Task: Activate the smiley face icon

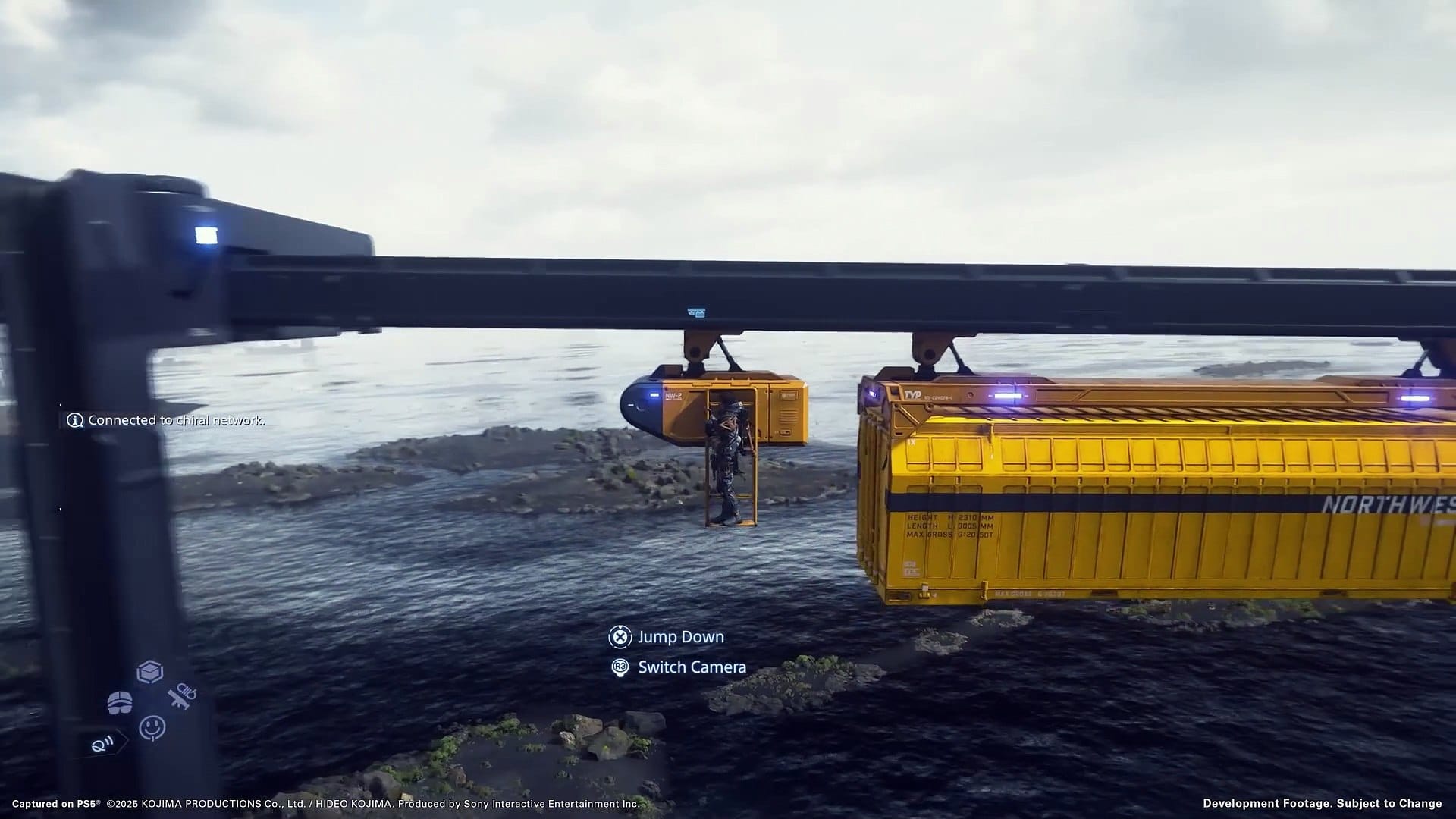Action: [152, 727]
